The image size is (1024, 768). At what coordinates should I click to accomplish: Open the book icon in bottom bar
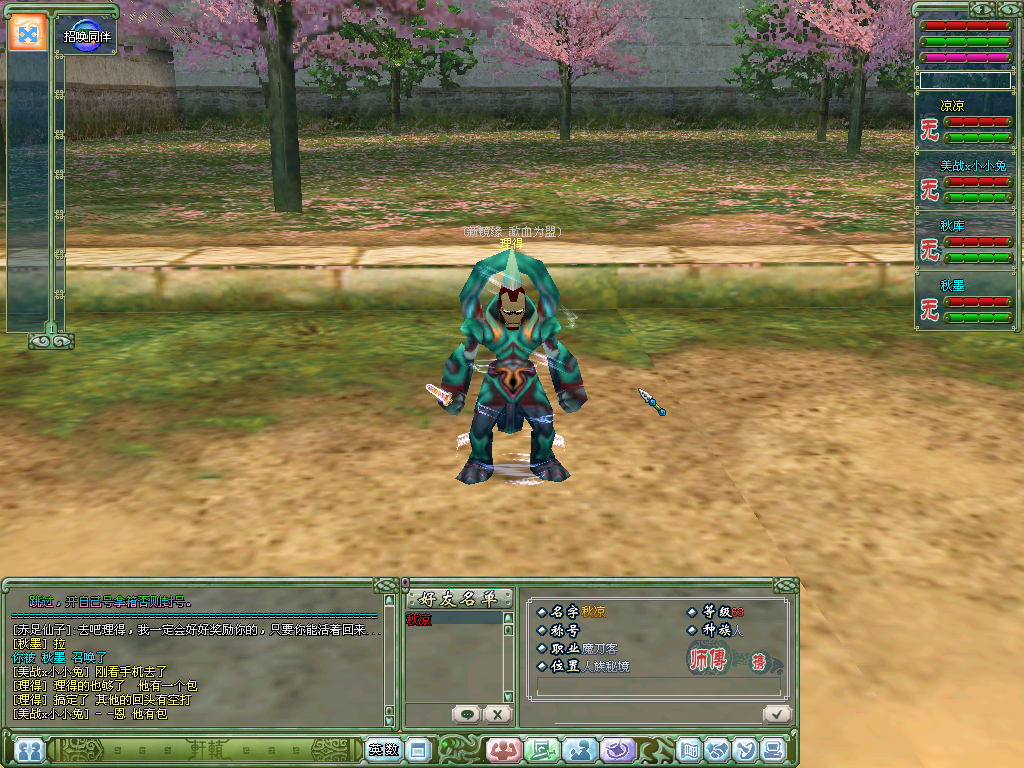pyautogui.click(x=689, y=749)
